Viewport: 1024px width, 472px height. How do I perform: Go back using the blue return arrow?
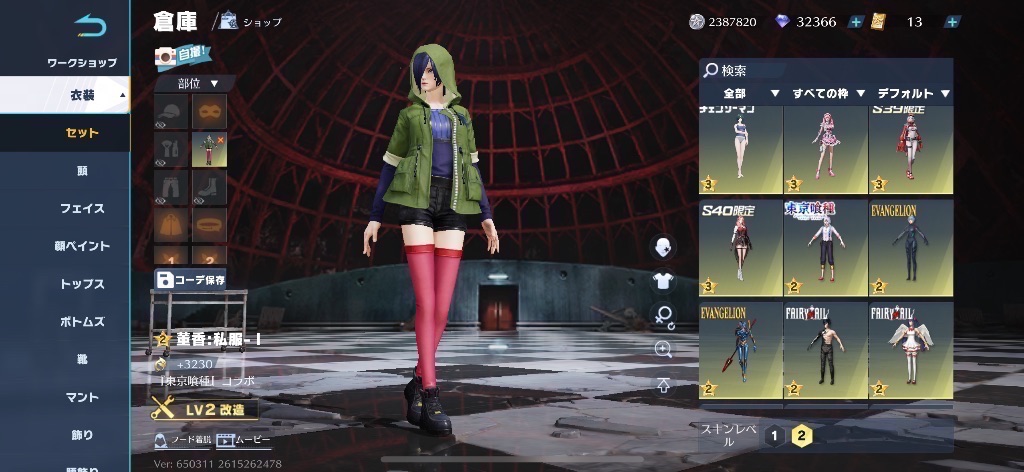pos(89,23)
